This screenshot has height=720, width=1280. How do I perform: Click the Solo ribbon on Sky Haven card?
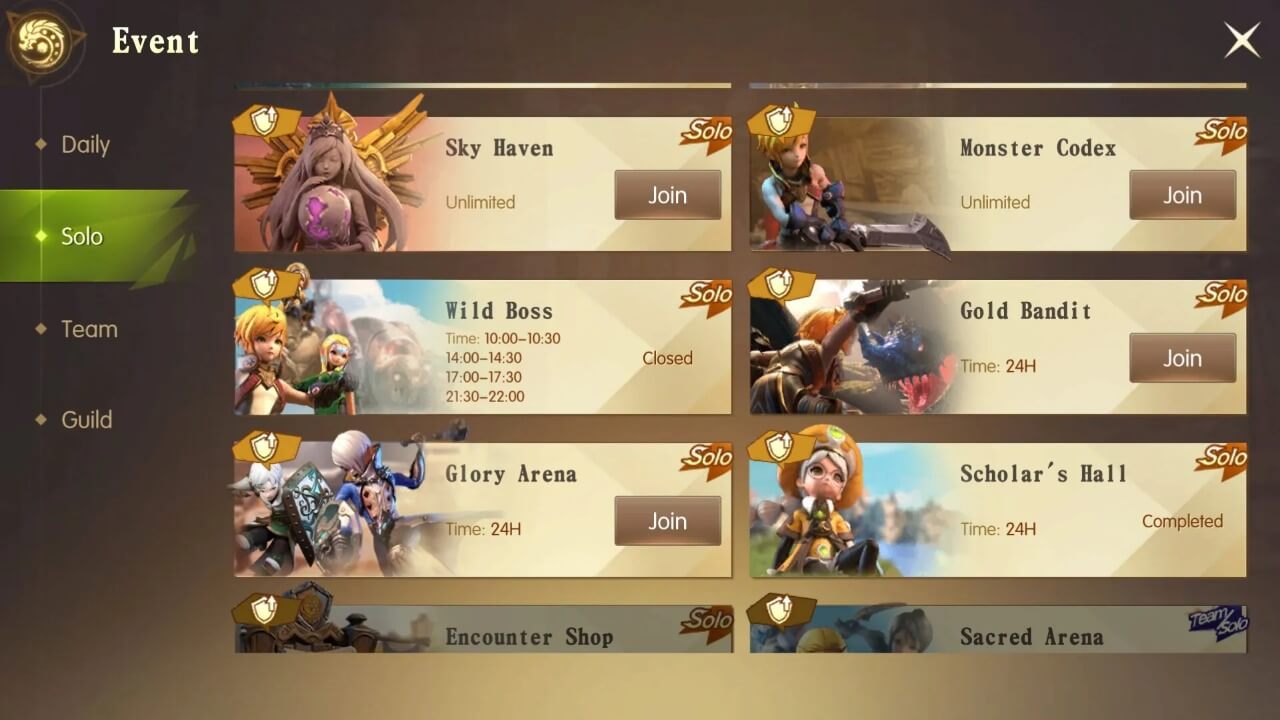coord(705,131)
